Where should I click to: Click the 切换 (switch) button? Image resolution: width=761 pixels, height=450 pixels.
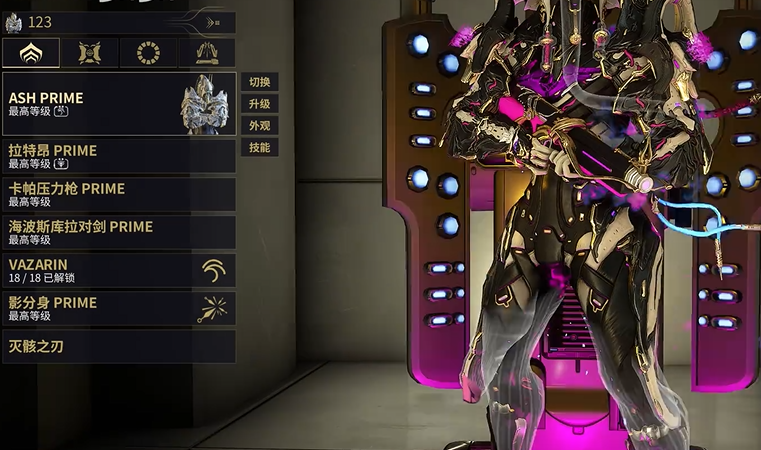259,82
